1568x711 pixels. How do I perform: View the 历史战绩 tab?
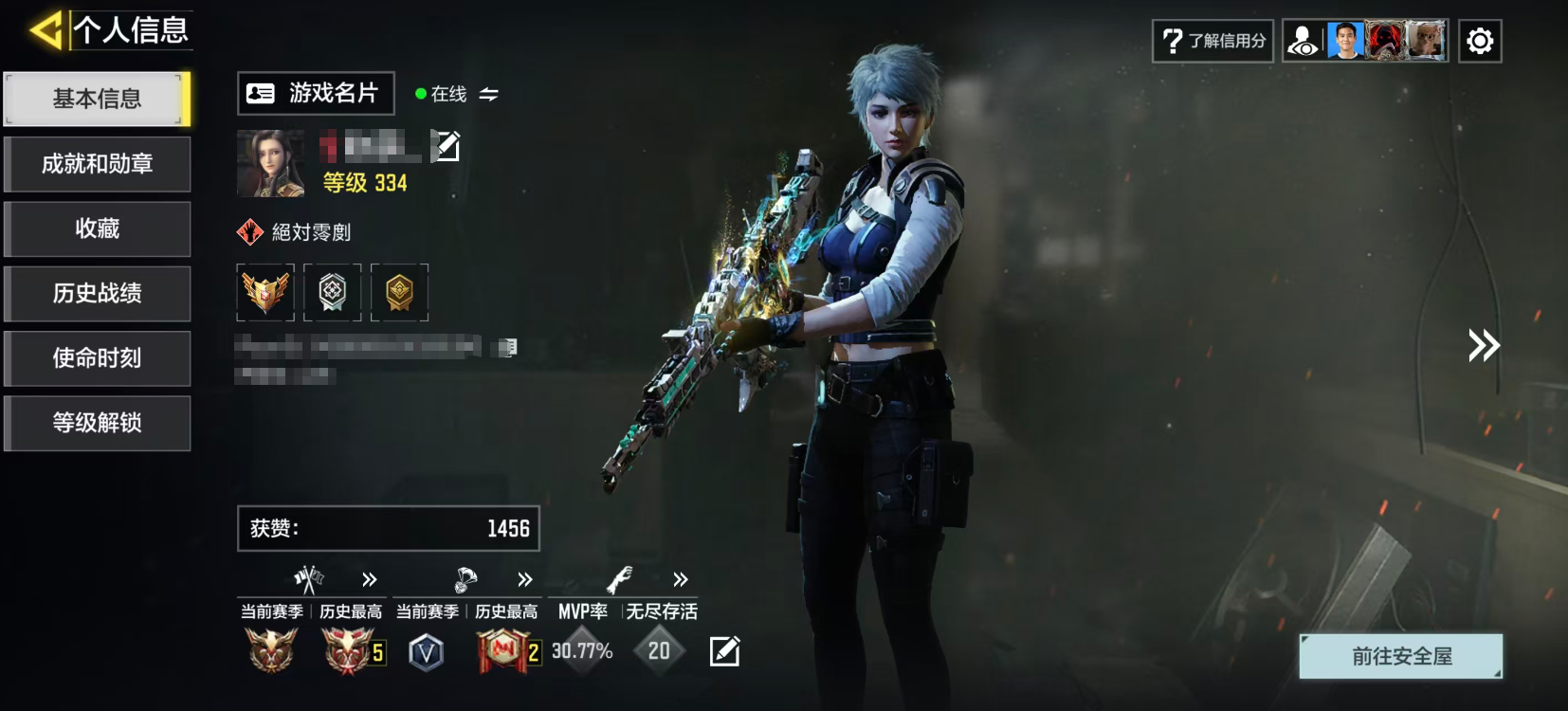coord(97,293)
